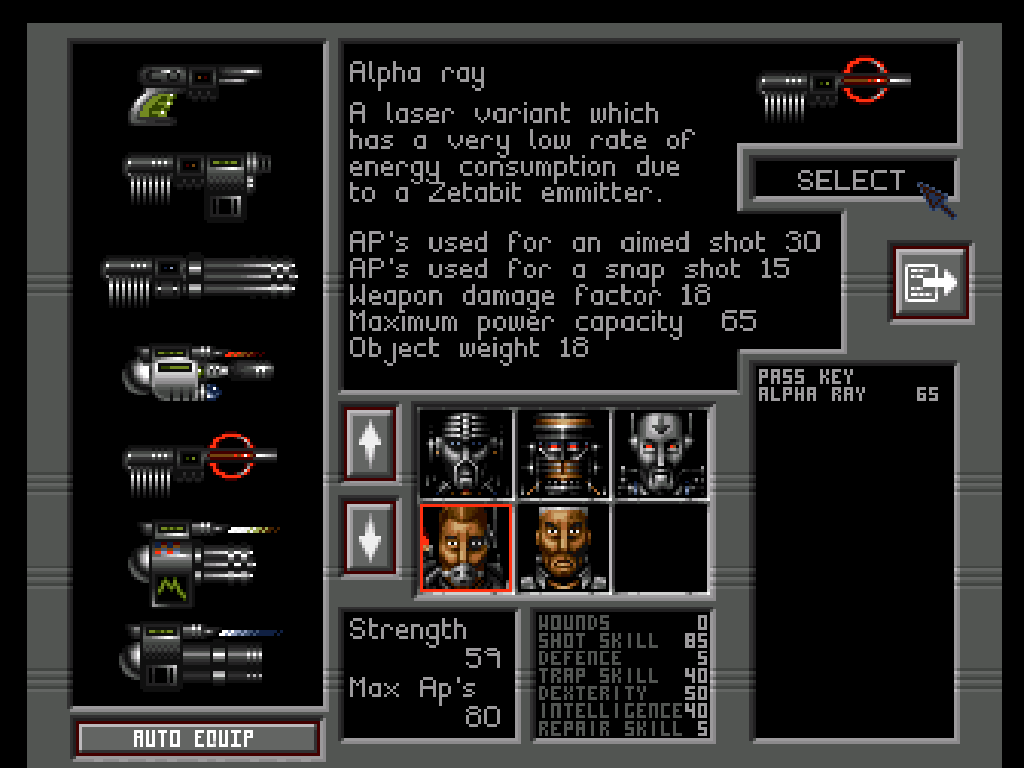This screenshot has height=768, width=1024.
Task: Click the SELECT button
Action: [850, 180]
